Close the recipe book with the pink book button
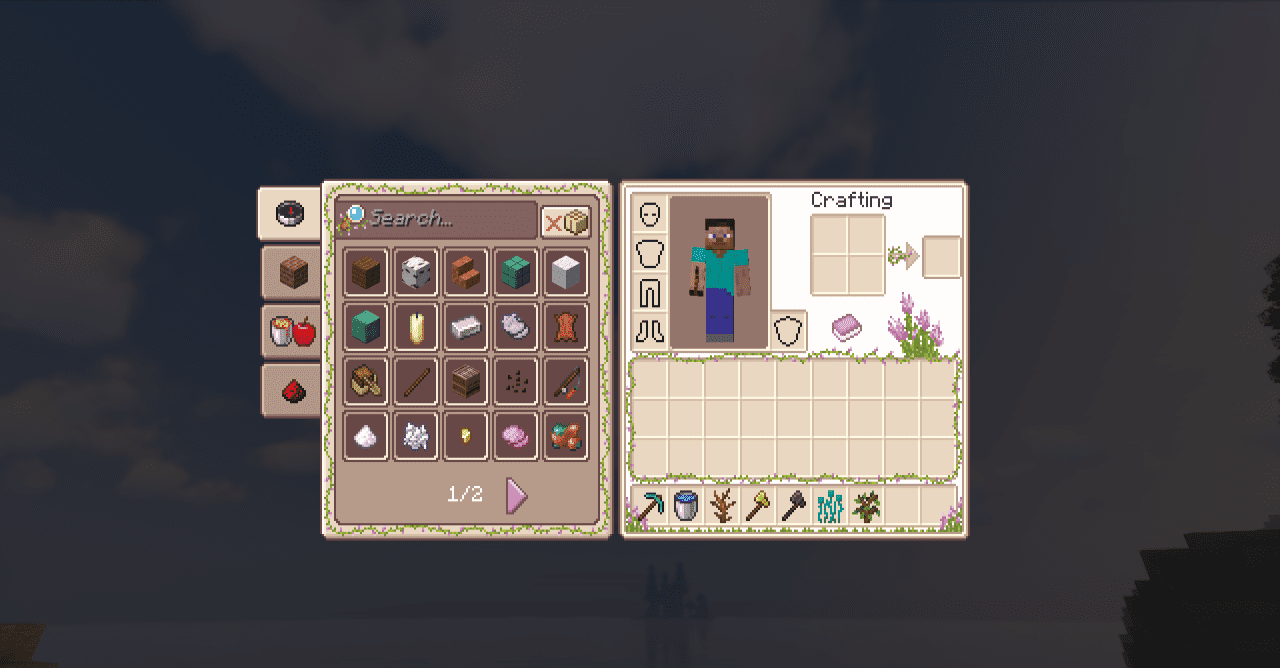Screen dimensions: 1280x668 846,328
